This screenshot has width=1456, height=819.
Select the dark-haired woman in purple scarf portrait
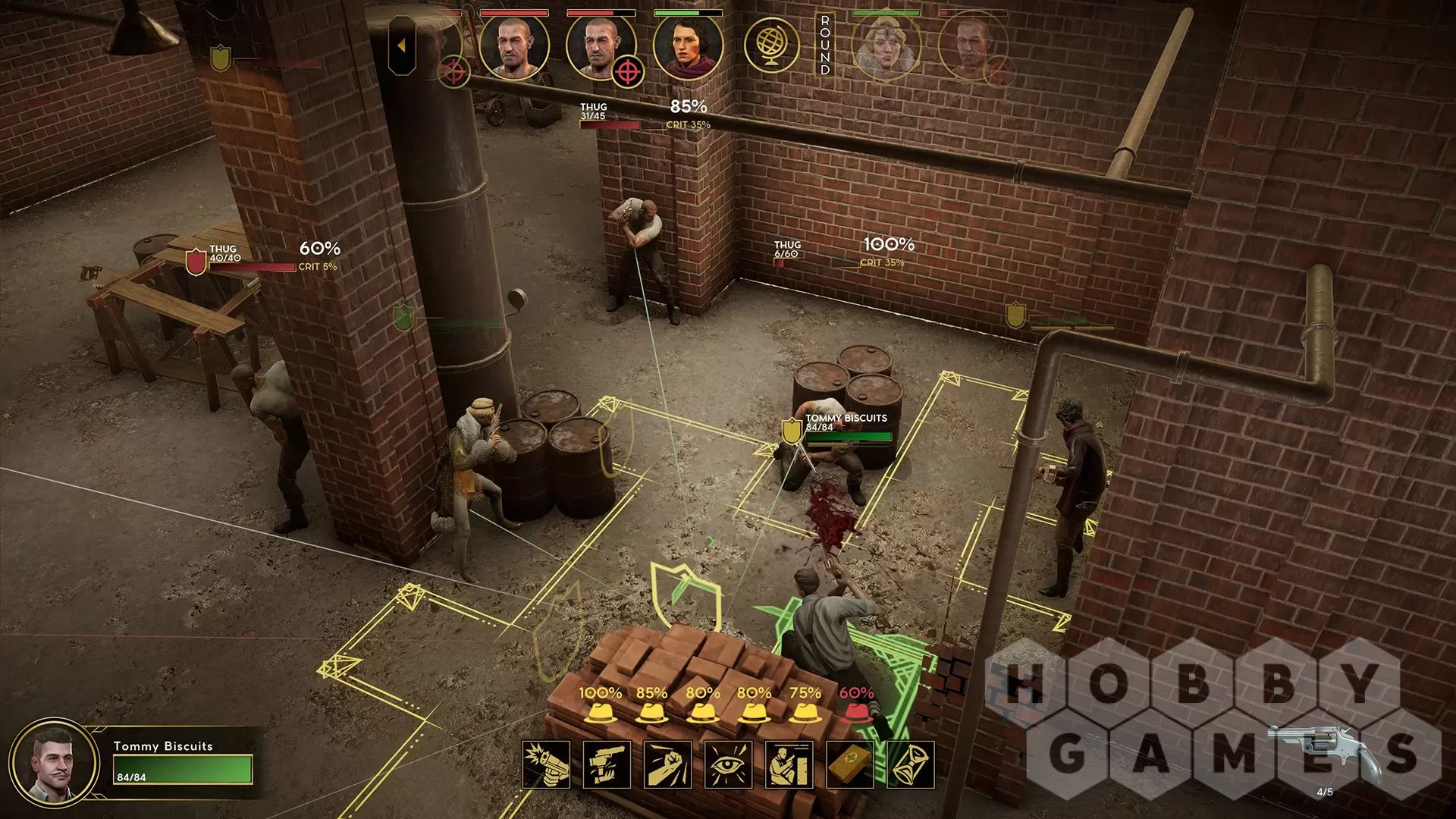click(x=688, y=45)
